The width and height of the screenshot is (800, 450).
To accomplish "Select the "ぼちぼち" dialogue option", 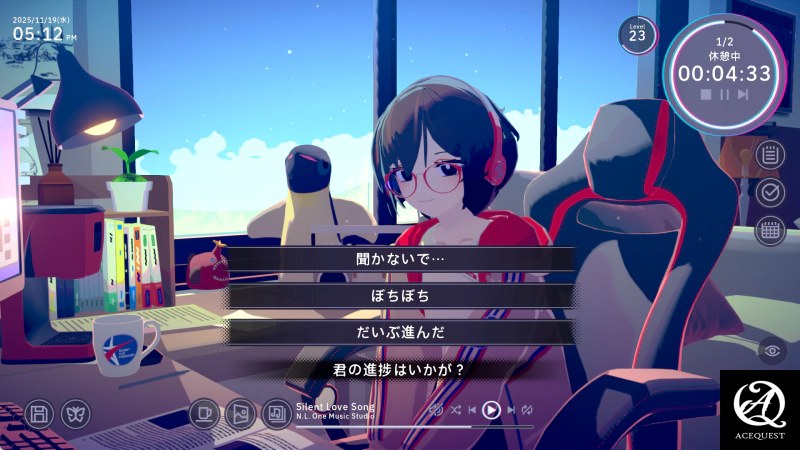I will point(400,296).
